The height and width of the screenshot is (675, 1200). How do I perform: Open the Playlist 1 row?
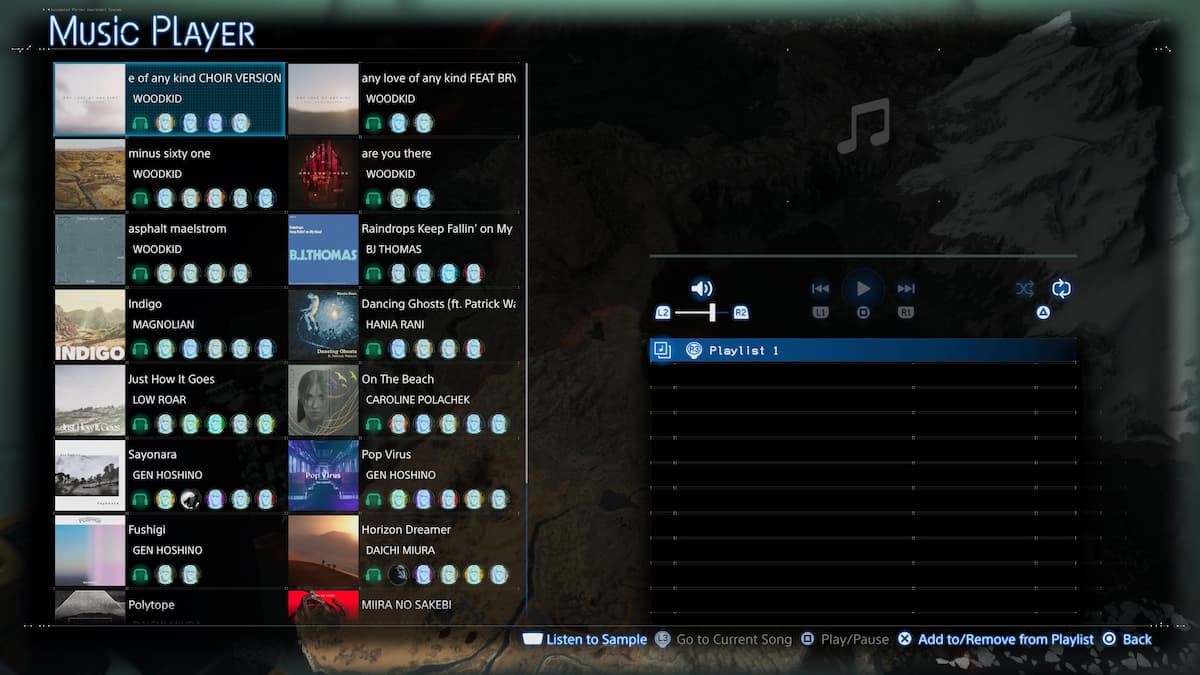point(863,350)
